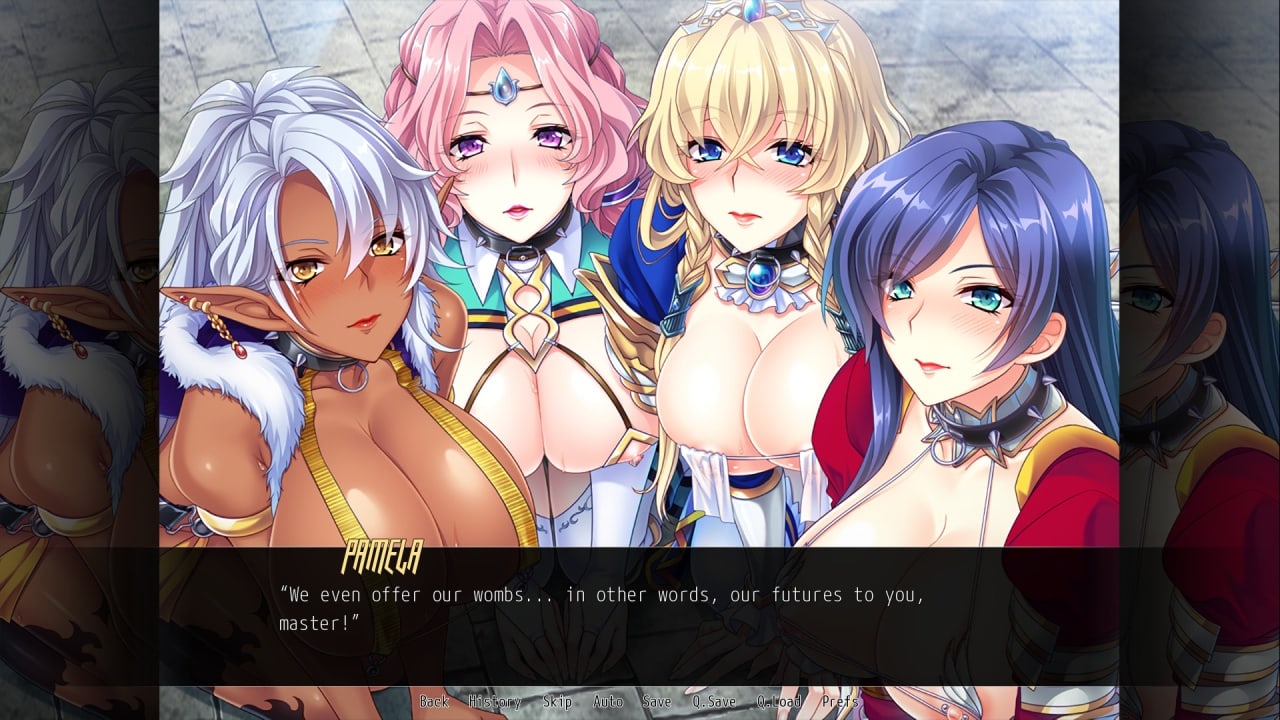Enable Auto text advance
This screenshot has width=1280, height=720.
pos(607,702)
